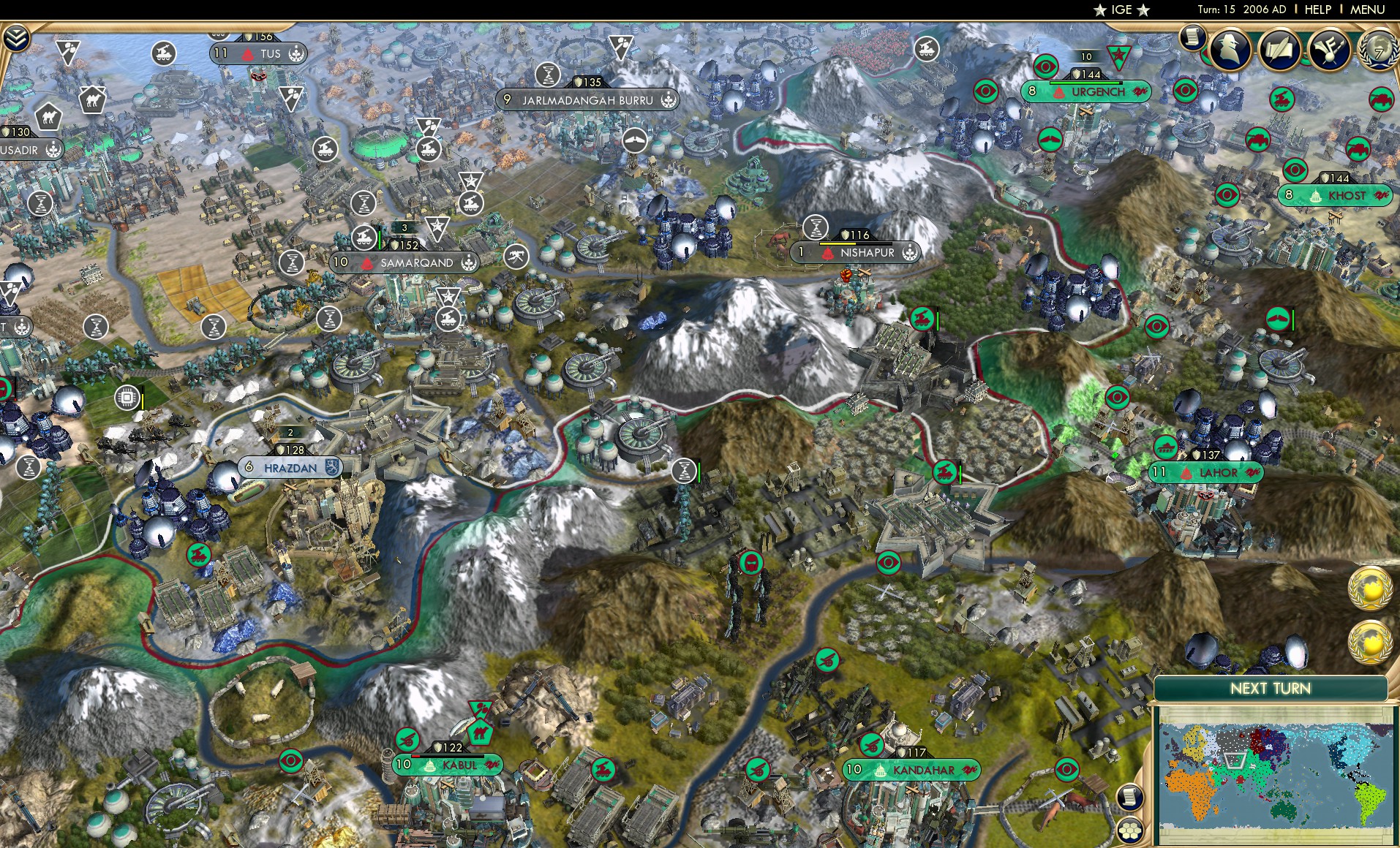Click the world minimap thumbnail
The height and width of the screenshot is (848, 1400).
pos(1276,775)
